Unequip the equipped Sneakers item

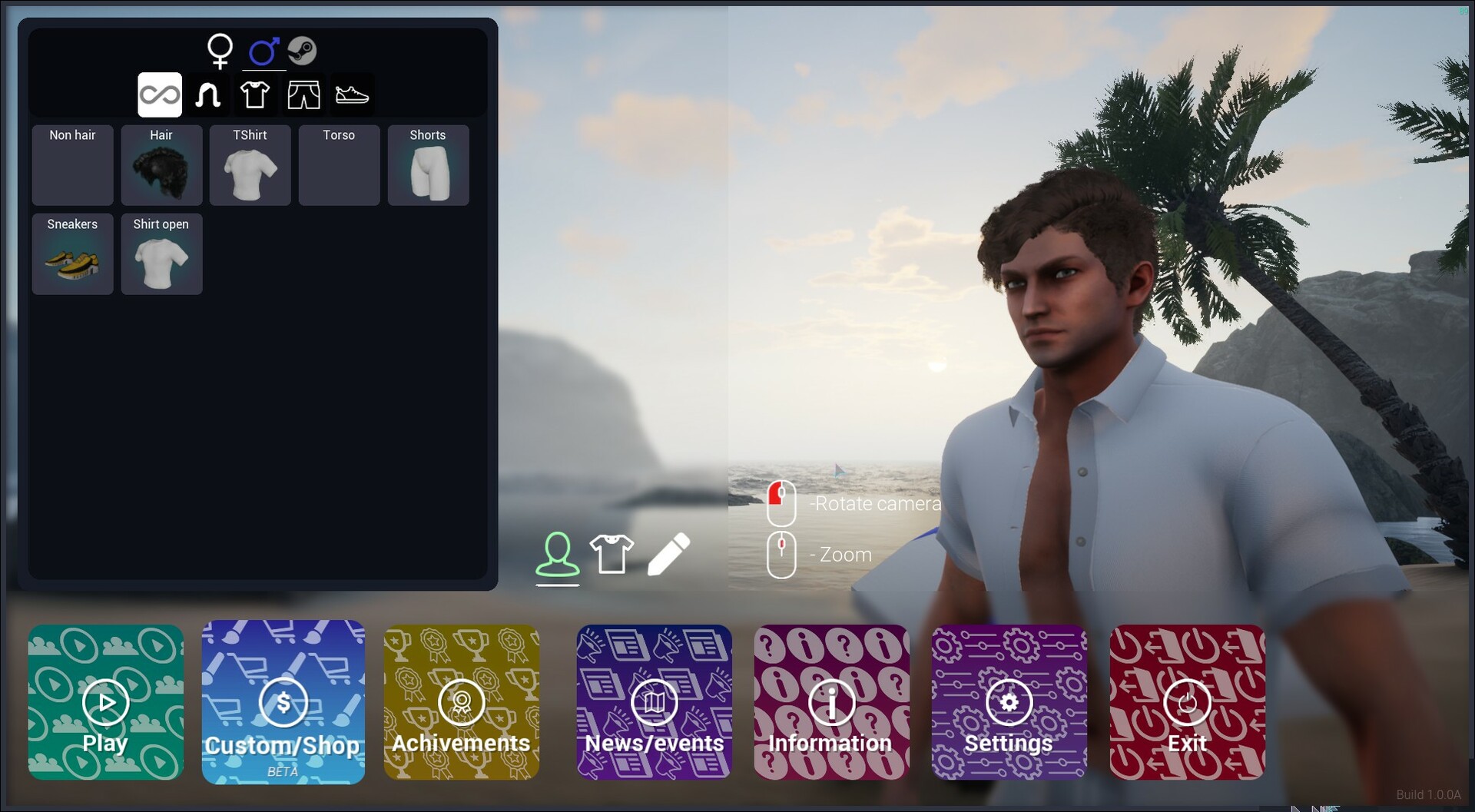[x=72, y=254]
